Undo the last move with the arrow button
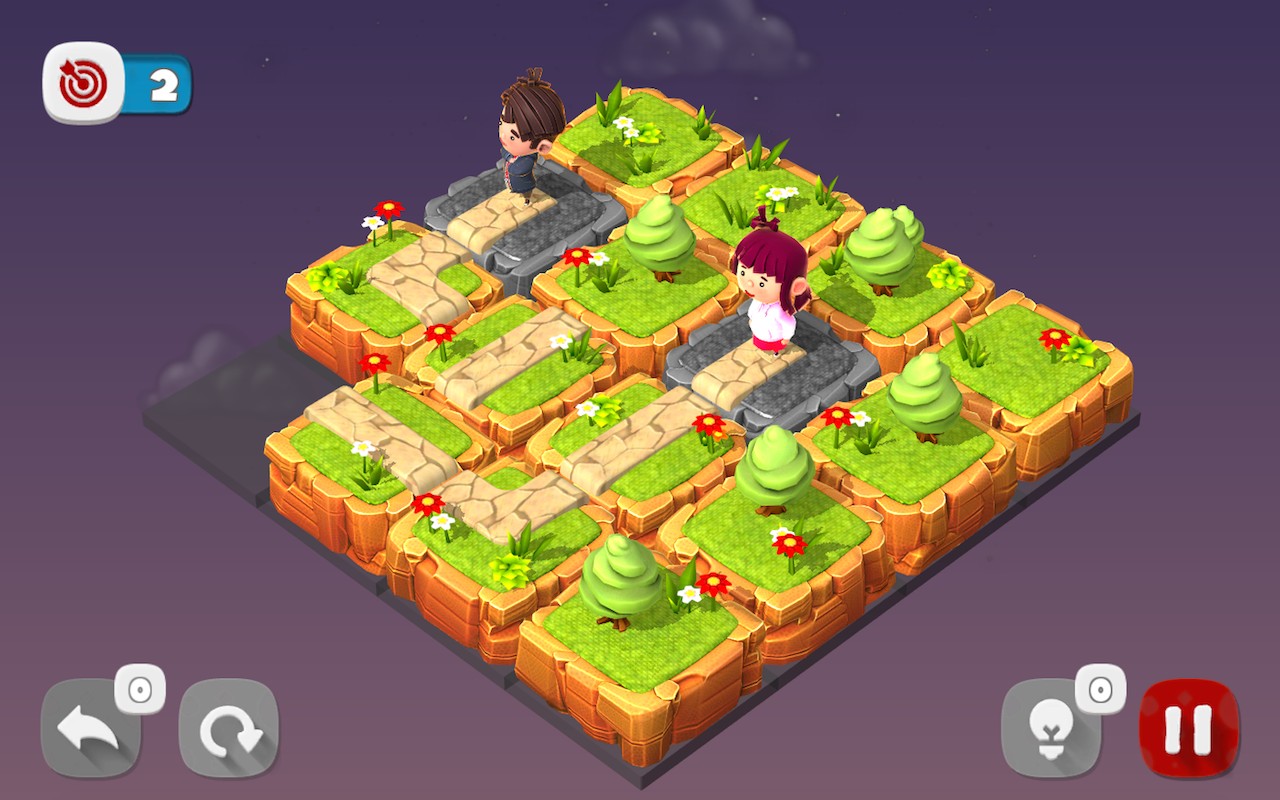1280x800 pixels. point(89,729)
